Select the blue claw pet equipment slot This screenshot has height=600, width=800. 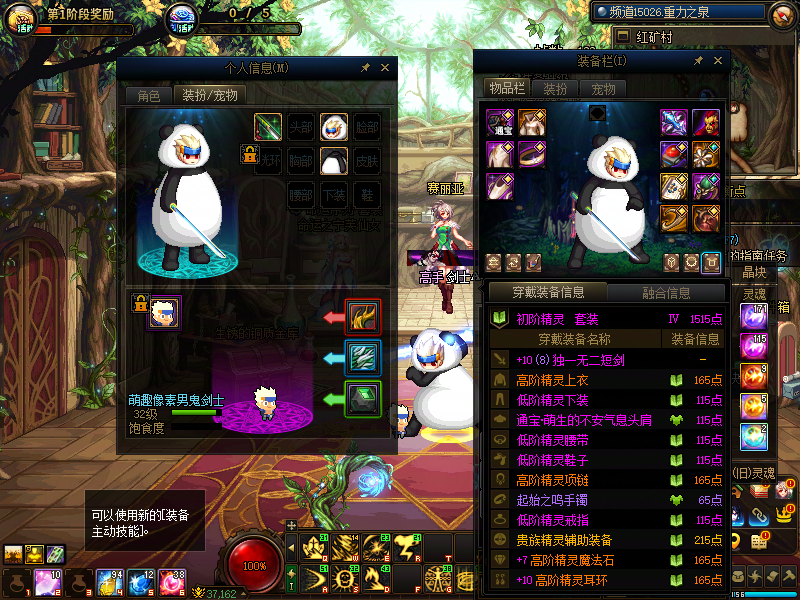(x=362, y=357)
